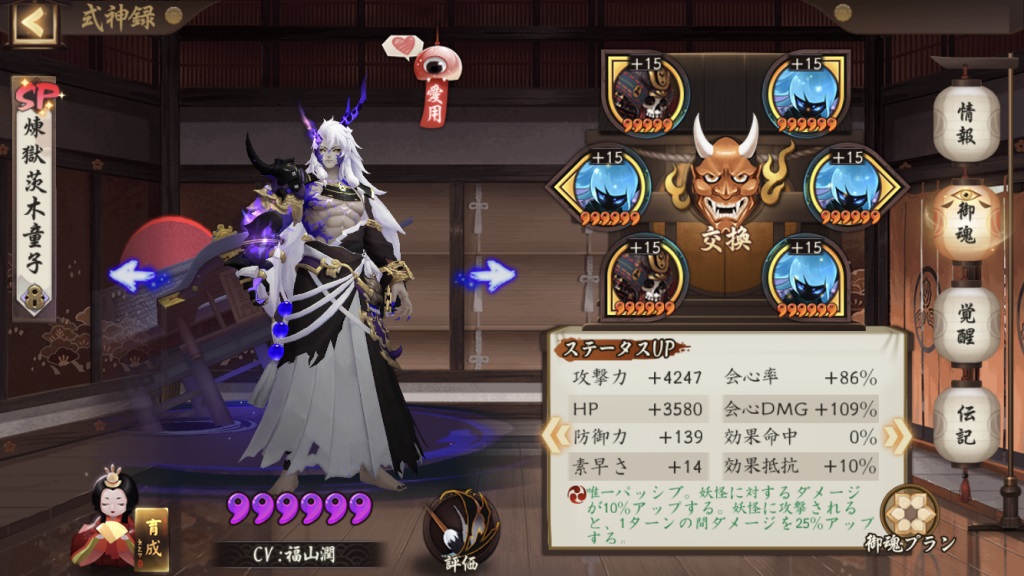The height and width of the screenshot is (576, 1024).
Task: Open the 御魂プラン button
Action: 909,515
